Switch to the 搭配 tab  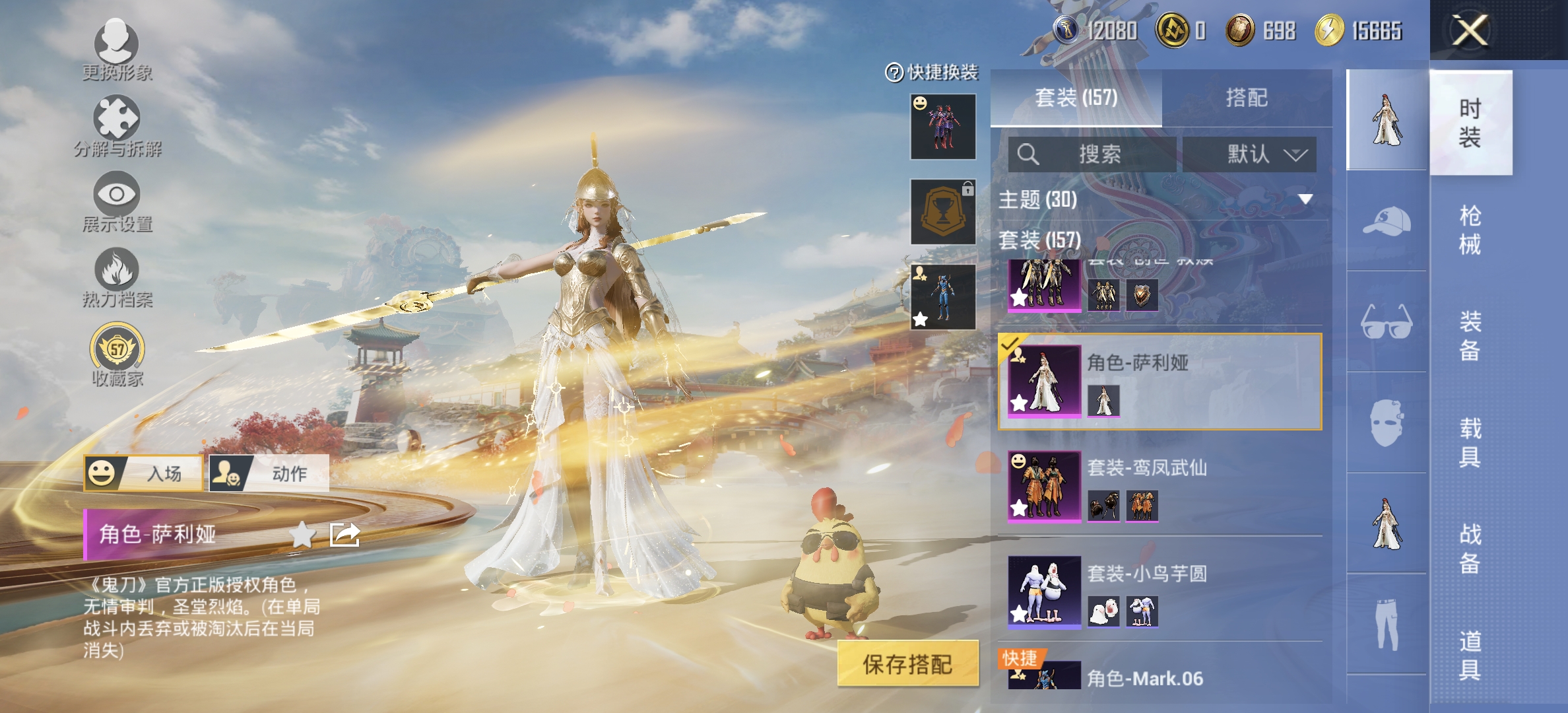(1247, 97)
